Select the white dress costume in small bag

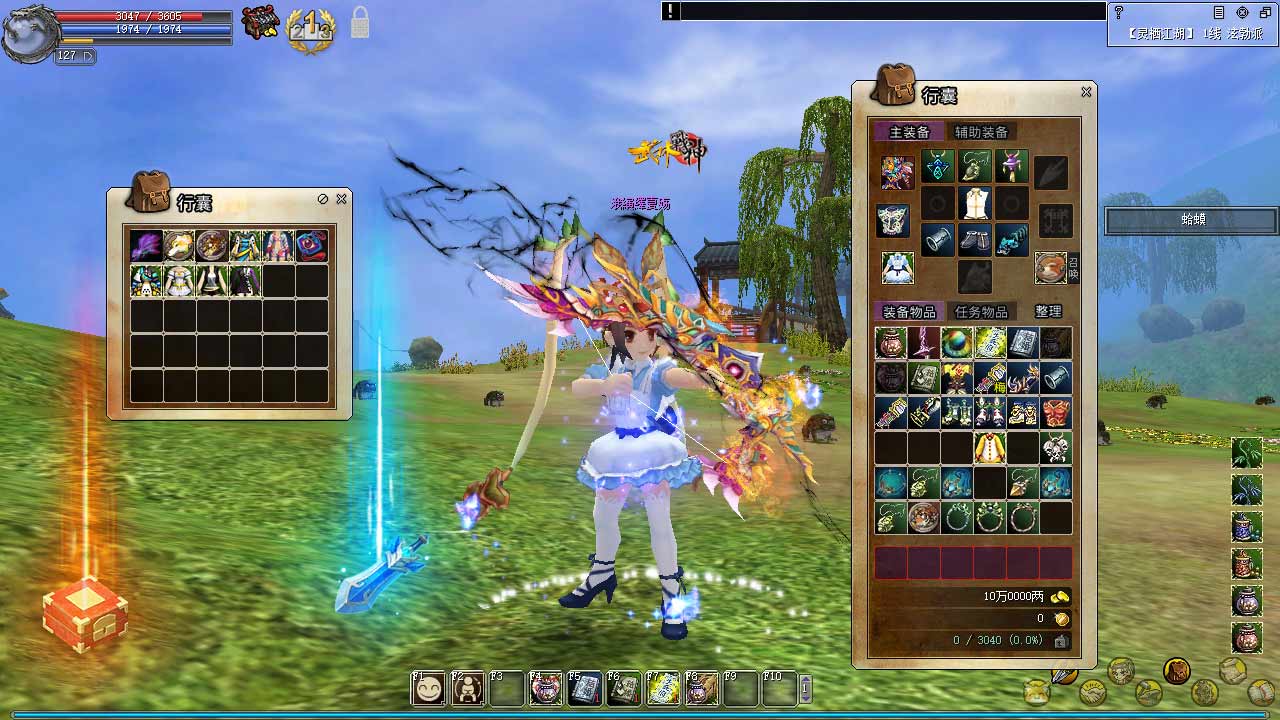179,281
